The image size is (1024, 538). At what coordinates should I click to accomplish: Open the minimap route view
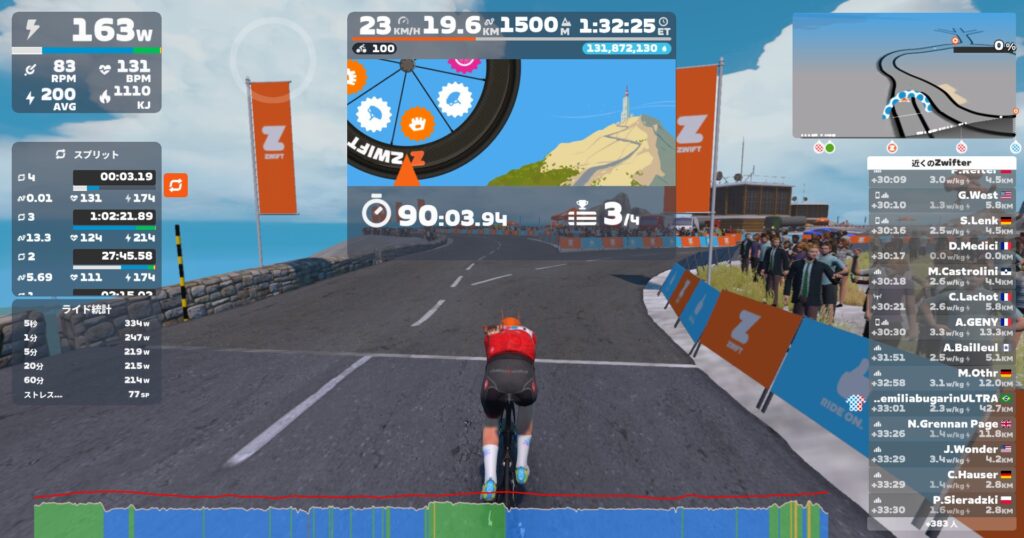[x=905, y=75]
